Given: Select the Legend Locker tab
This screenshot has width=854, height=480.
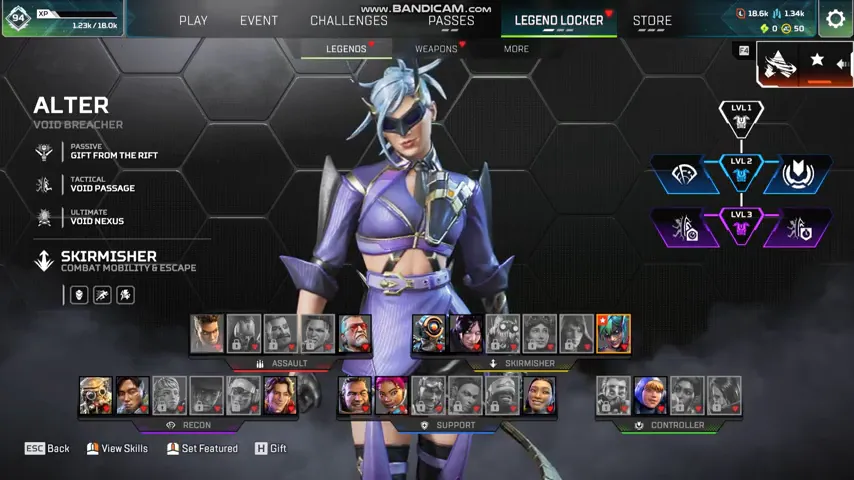Looking at the screenshot, I should pos(559,20).
